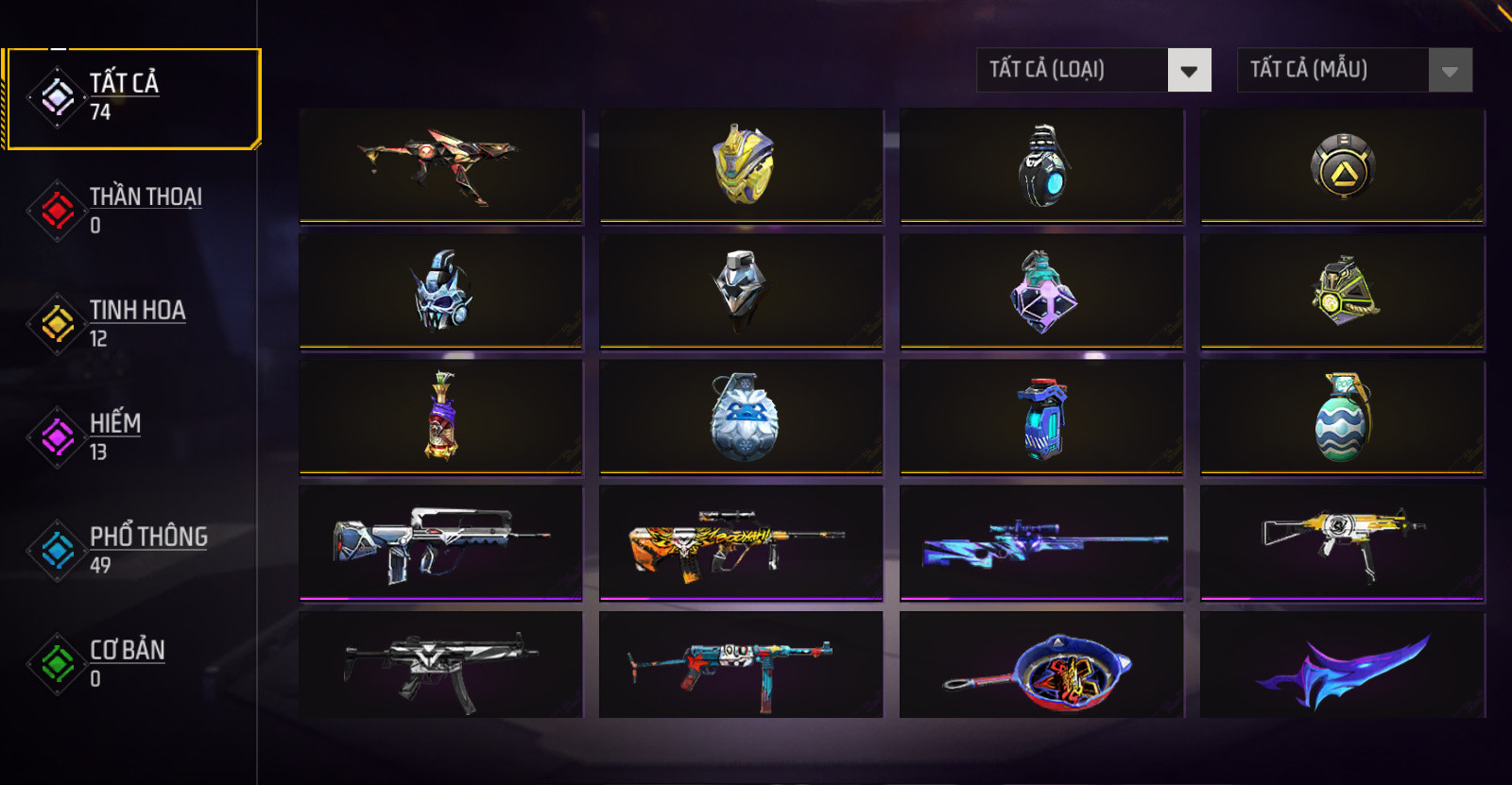Pick the white snowy yeti grenade
Viewport: 1512px width, 785px height.
pyautogui.click(x=742, y=417)
